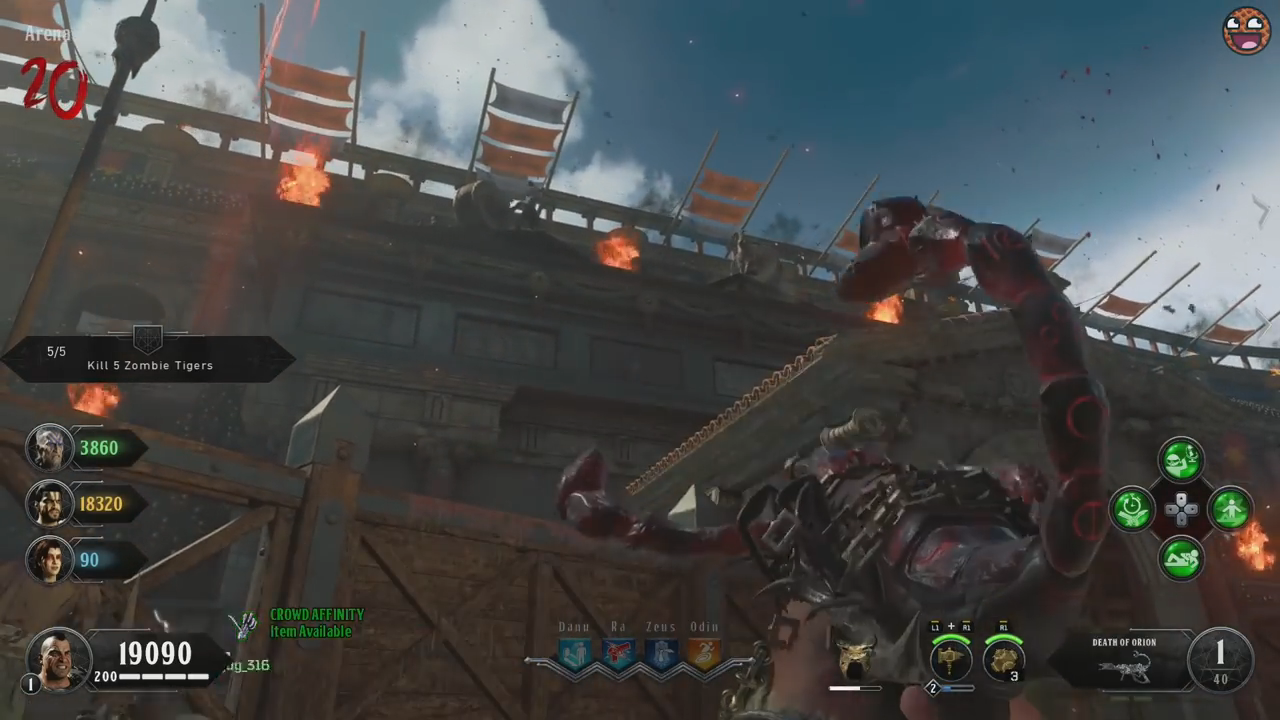
Task: Activate the bottom green elixir icon
Action: 1181,558
